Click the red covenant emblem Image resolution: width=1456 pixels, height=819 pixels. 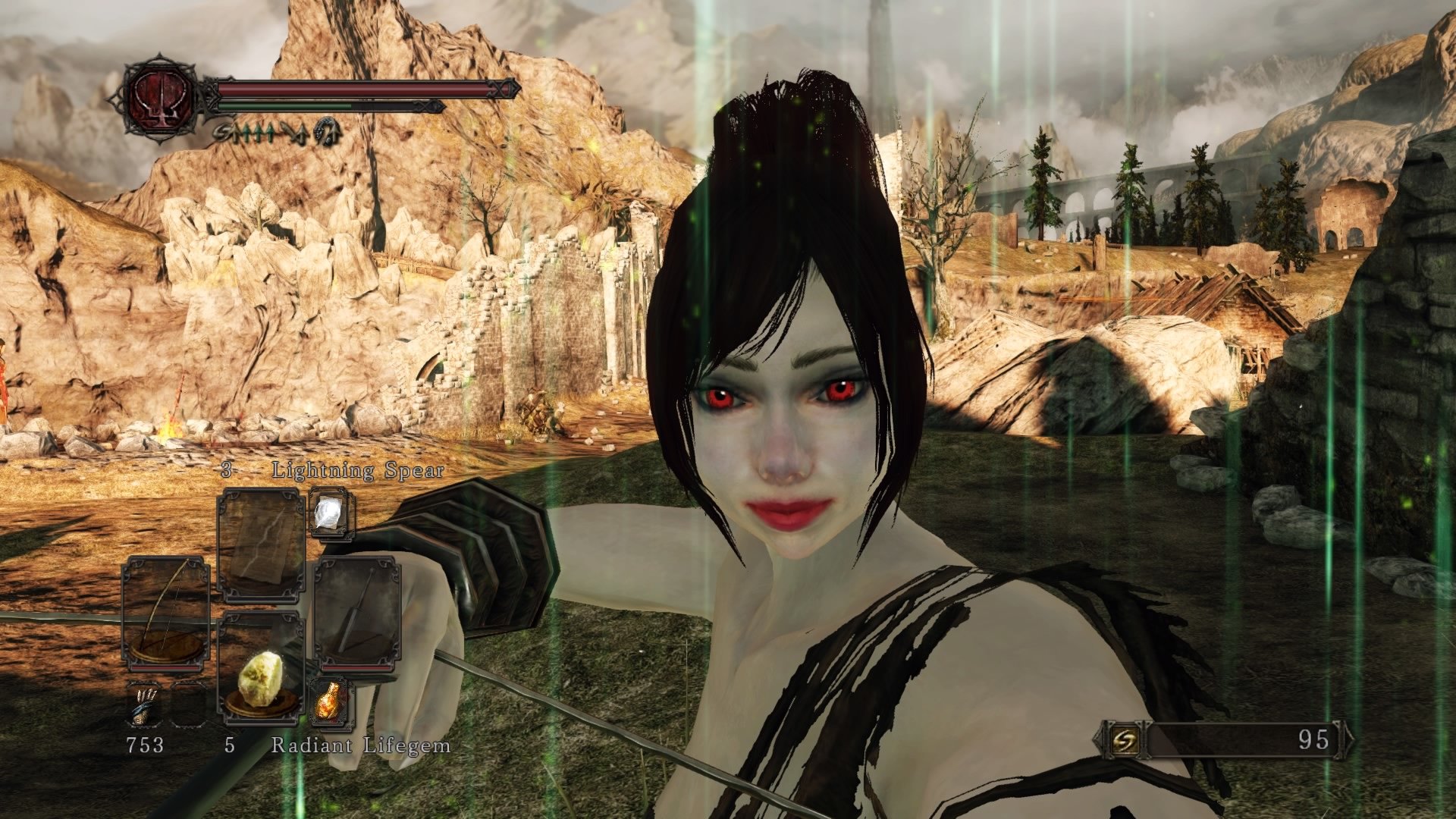pos(158,99)
